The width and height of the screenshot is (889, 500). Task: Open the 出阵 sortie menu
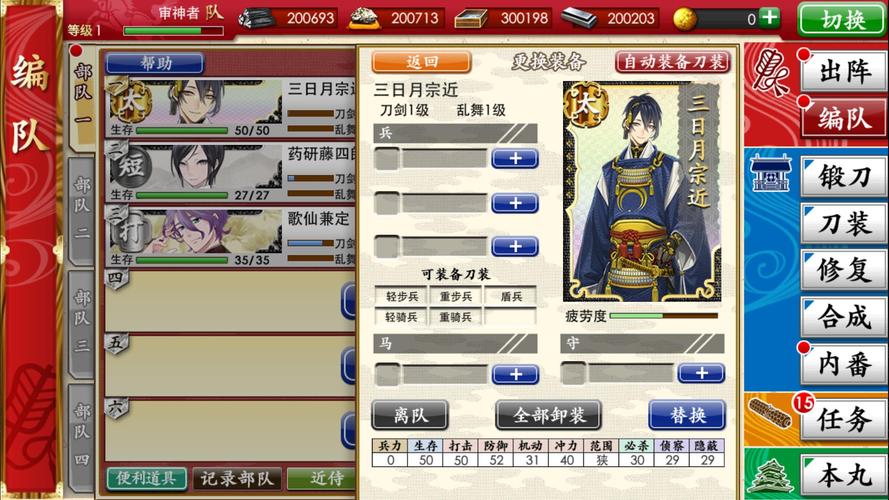tap(843, 71)
